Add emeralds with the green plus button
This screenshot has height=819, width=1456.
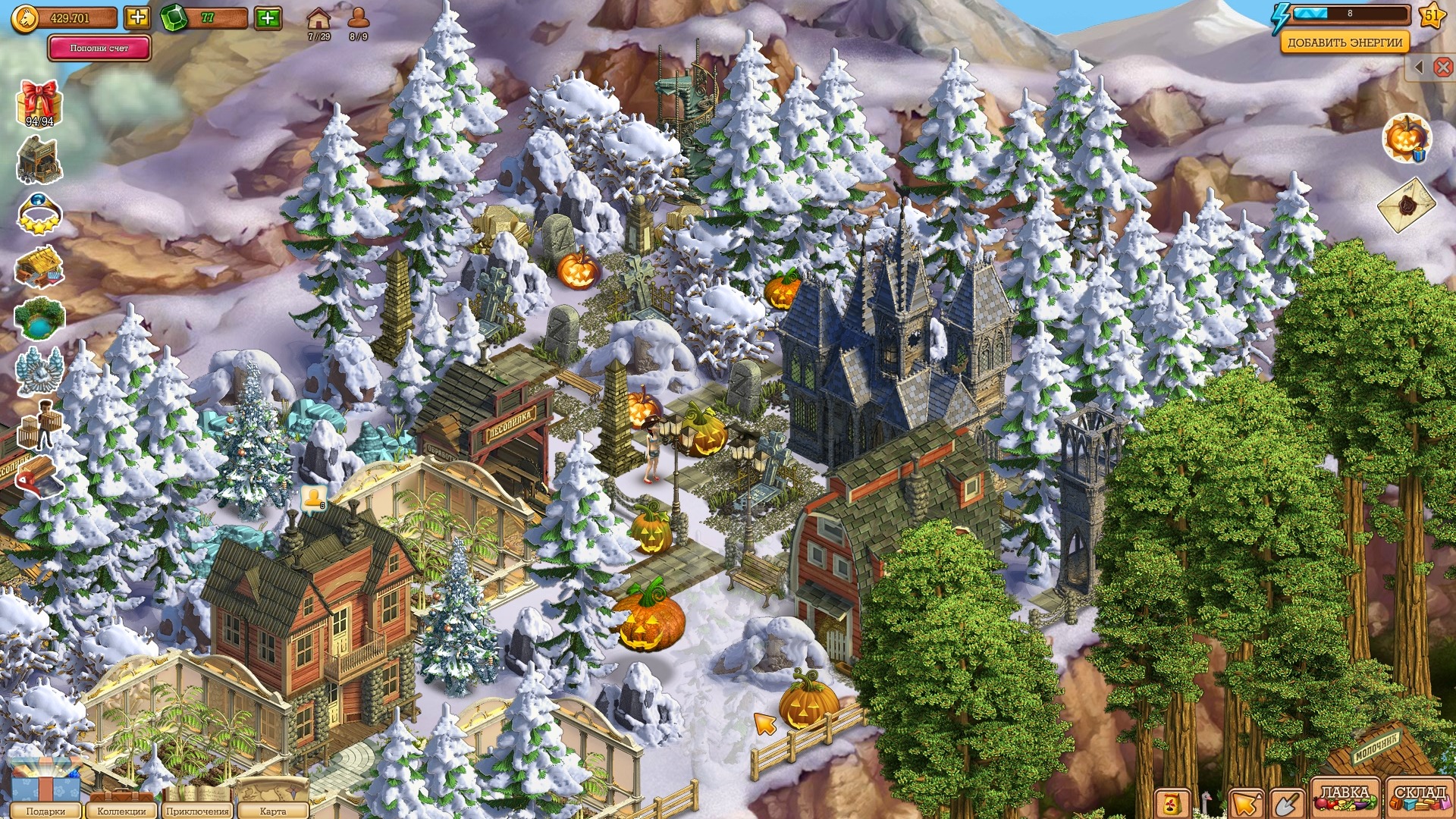268,17
